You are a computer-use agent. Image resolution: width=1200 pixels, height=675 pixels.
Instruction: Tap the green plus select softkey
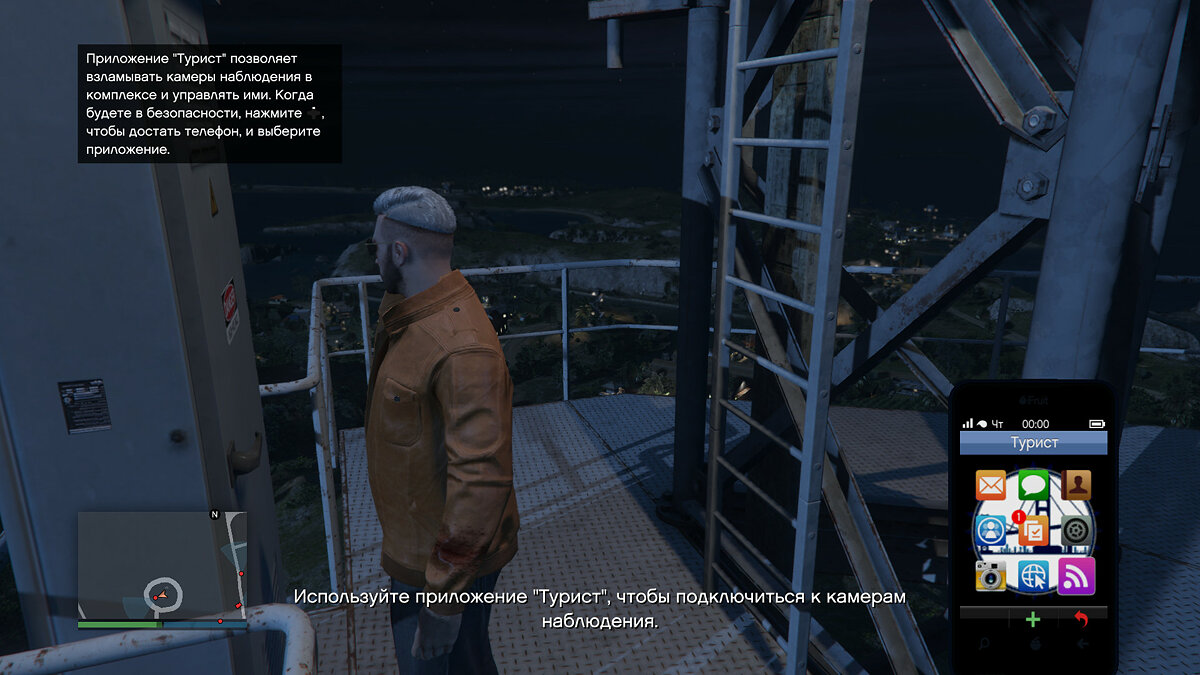pyautogui.click(x=1033, y=619)
